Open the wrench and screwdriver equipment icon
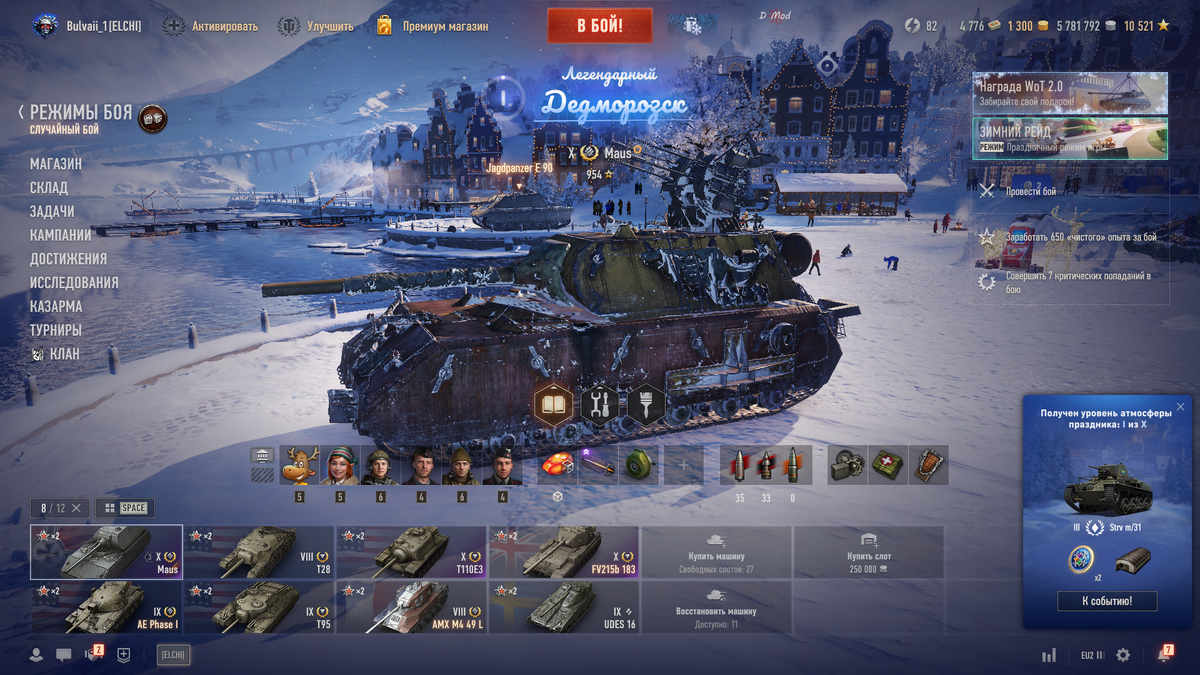Viewport: 1200px width, 675px height. click(x=600, y=405)
